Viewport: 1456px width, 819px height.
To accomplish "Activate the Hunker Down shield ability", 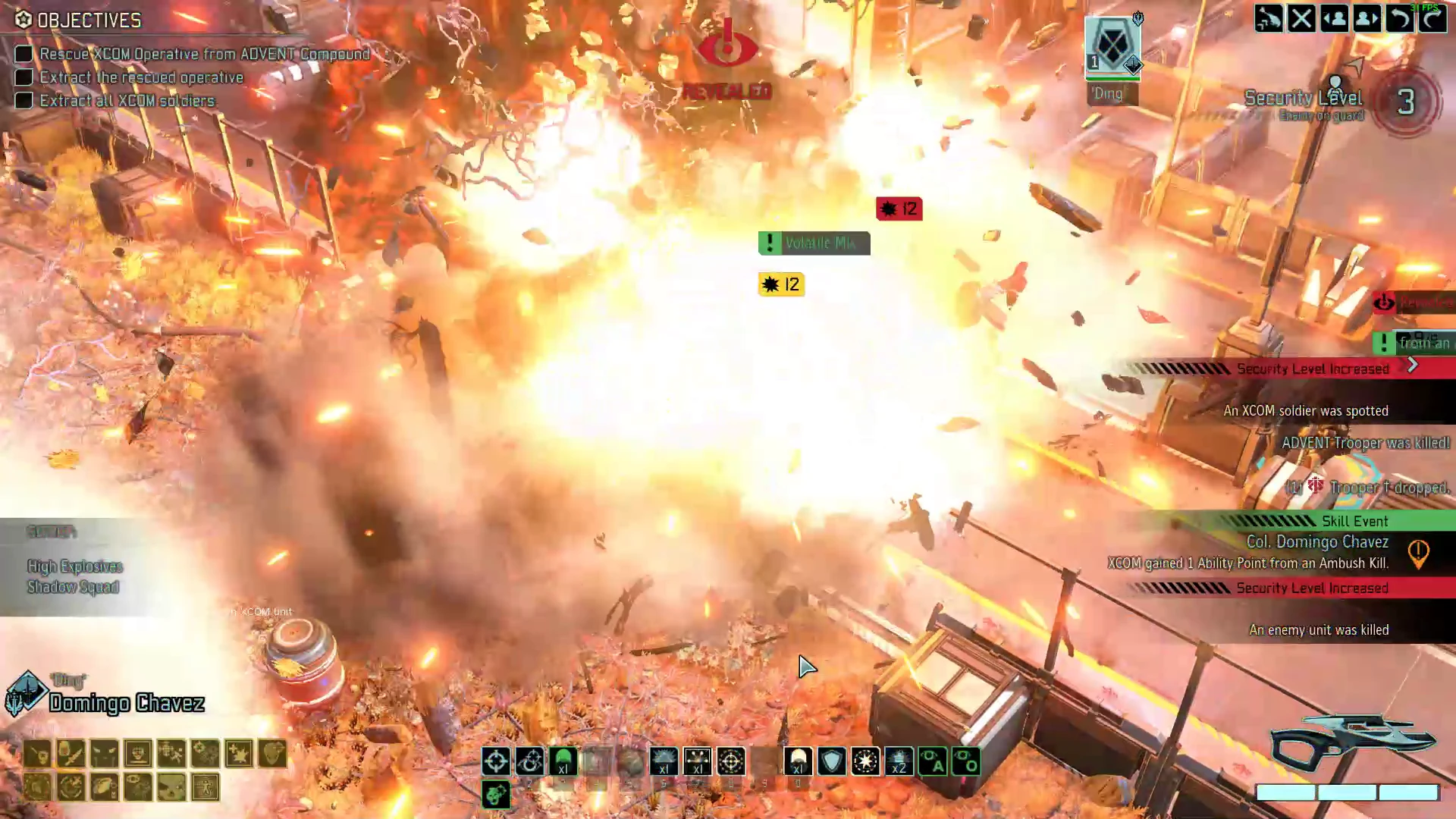I will coord(831,762).
